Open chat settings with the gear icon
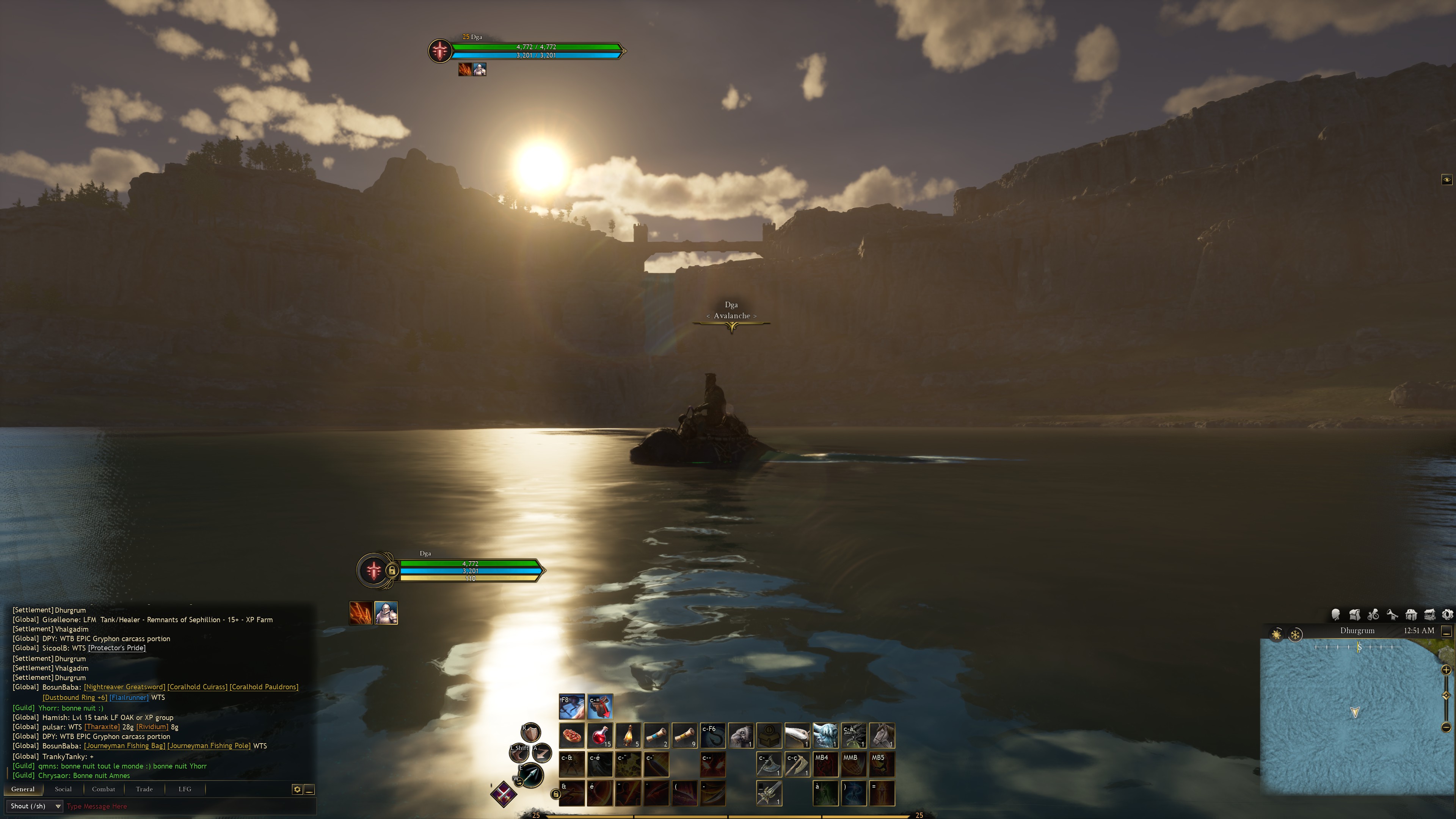 [297, 789]
